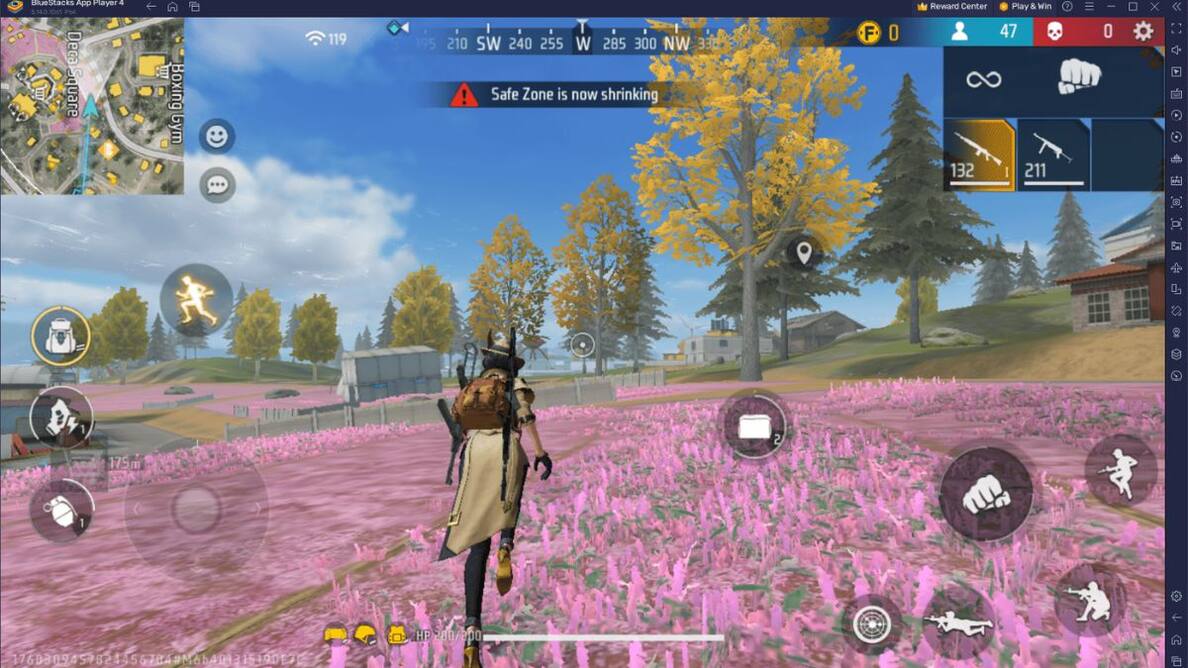Open the emote smiley button
The image size is (1188, 668).
coord(217,136)
